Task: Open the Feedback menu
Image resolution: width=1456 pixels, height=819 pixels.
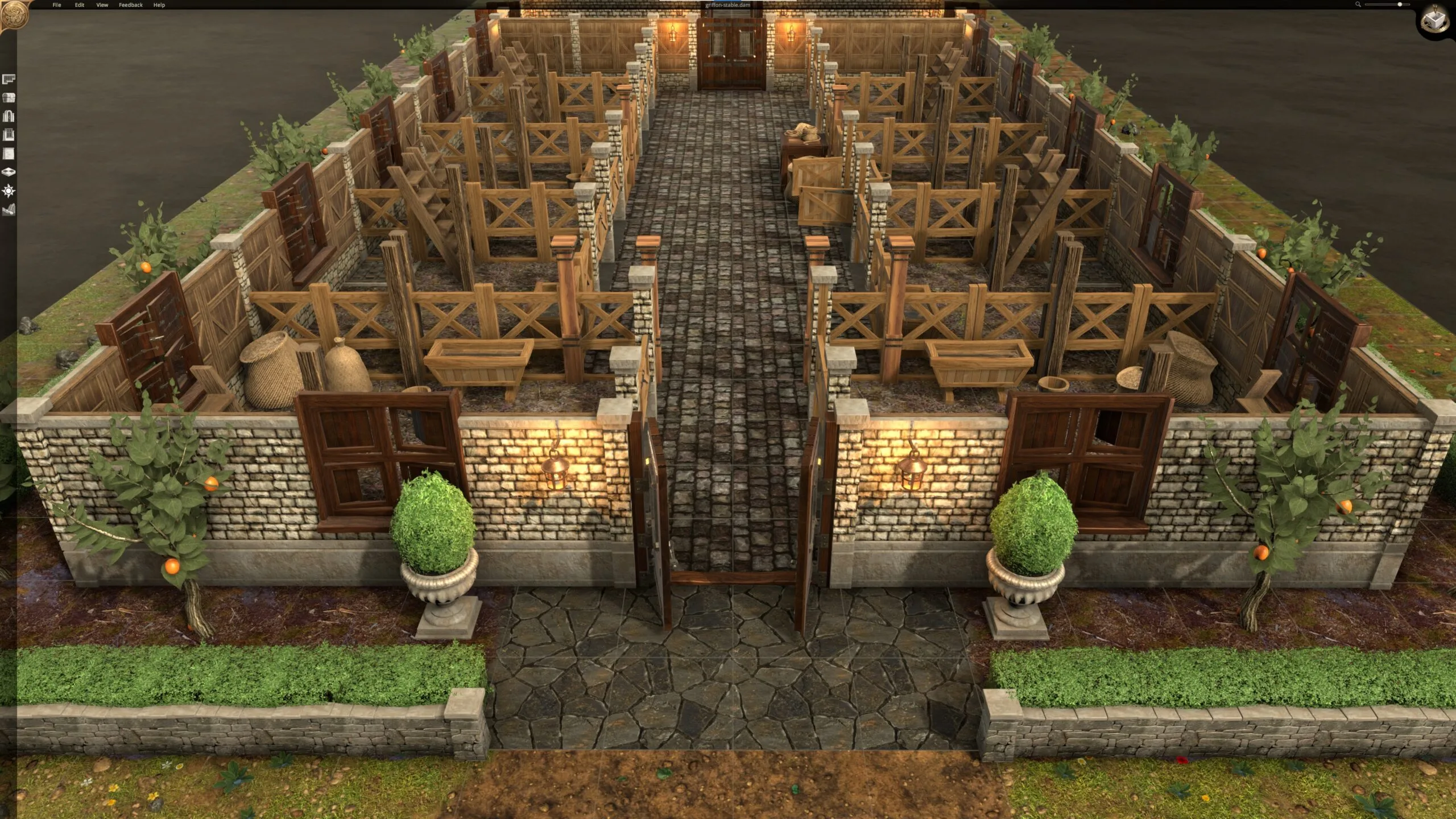Action: click(131, 5)
